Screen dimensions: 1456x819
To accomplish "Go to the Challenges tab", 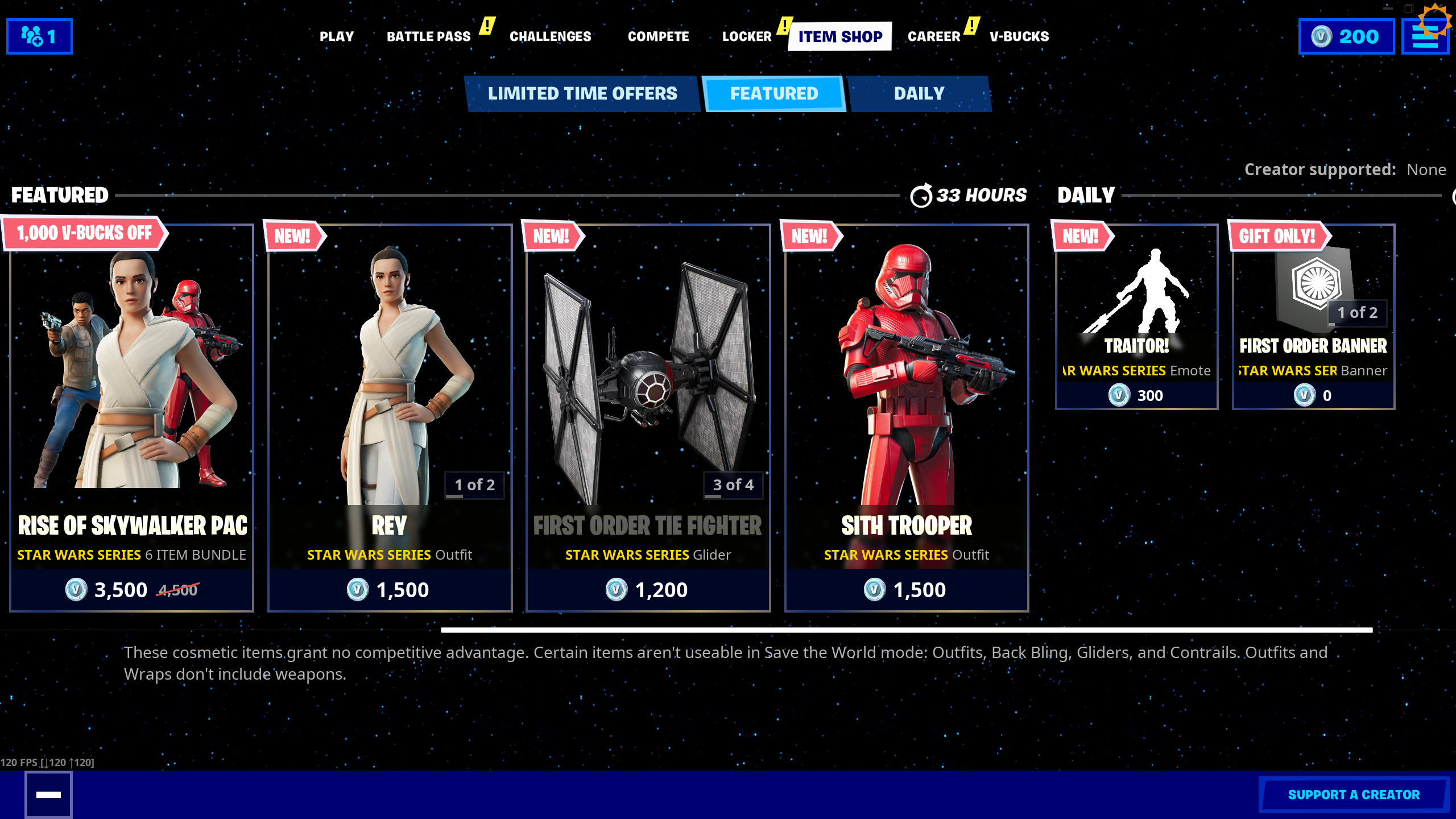I will 550,36.
